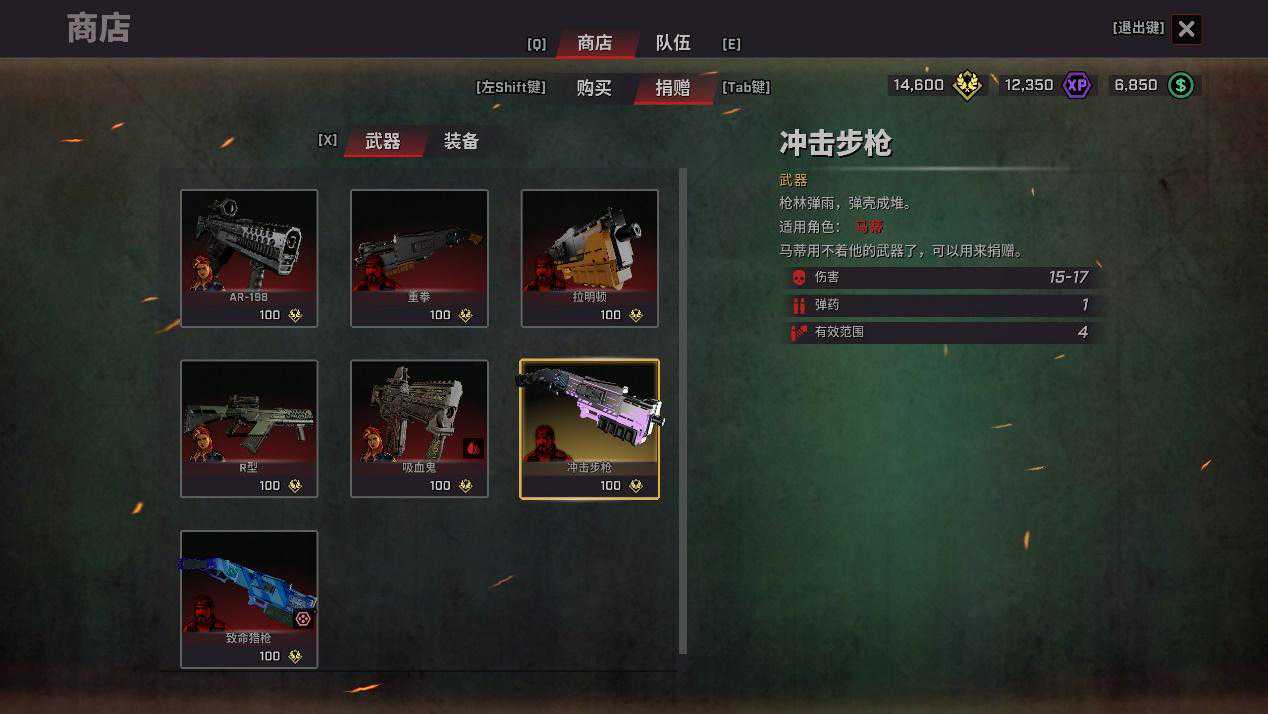The image size is (1268, 714).
Task: Open the 队伍 team tab
Action: tap(673, 43)
